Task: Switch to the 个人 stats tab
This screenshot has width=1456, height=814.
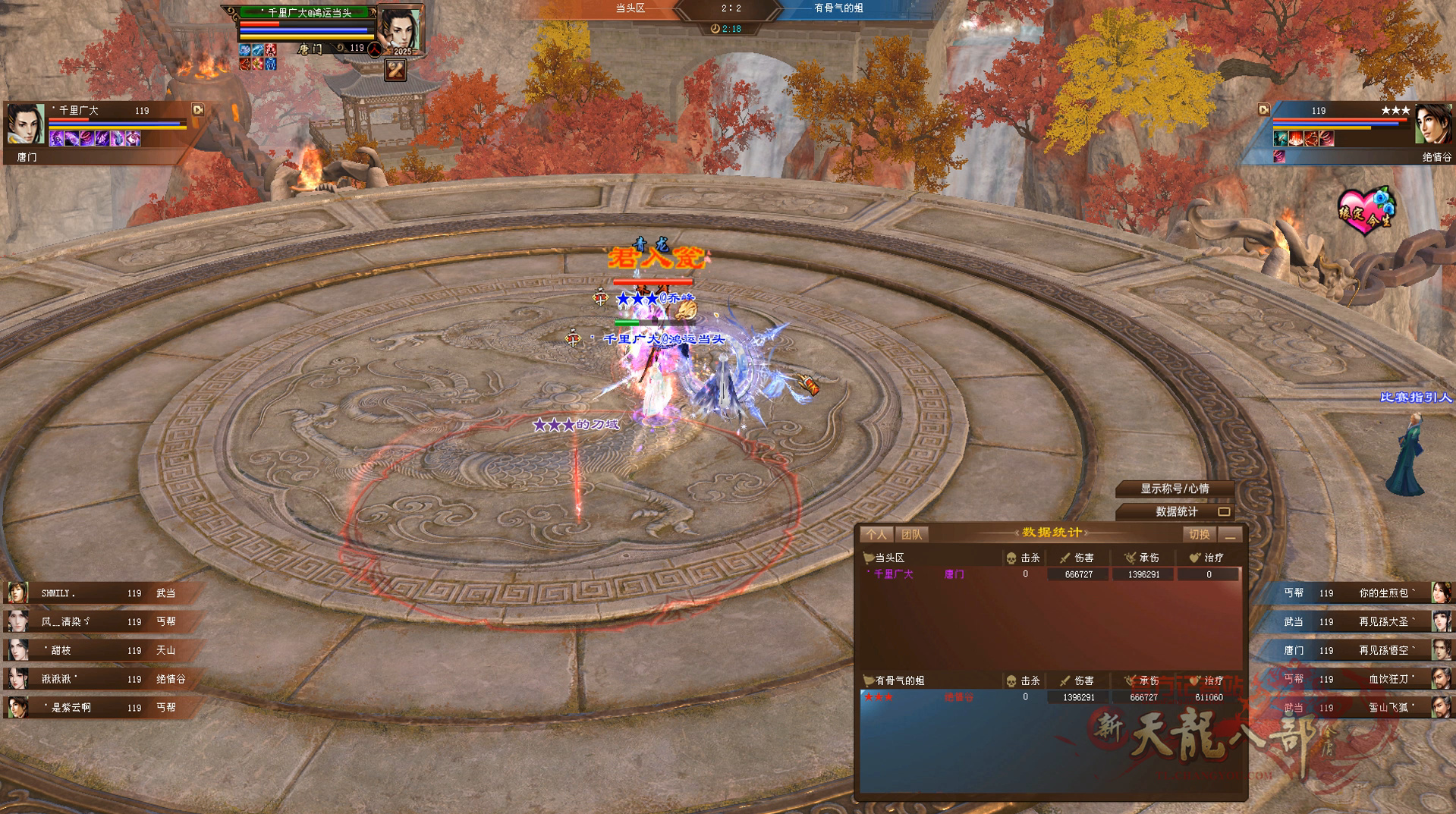Action: pyautogui.click(x=876, y=535)
